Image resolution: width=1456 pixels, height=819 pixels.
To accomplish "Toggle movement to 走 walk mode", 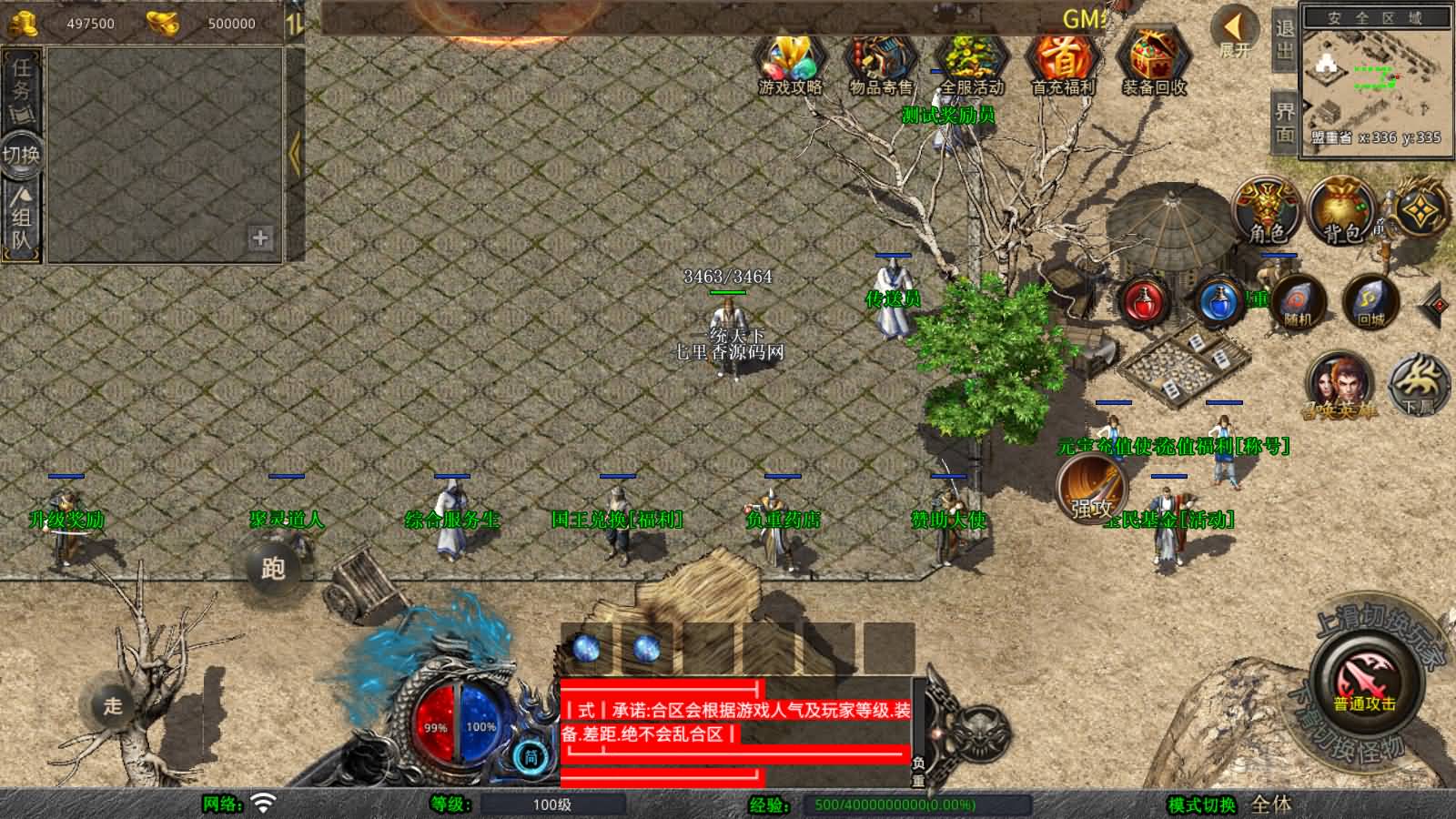I will click(x=114, y=705).
